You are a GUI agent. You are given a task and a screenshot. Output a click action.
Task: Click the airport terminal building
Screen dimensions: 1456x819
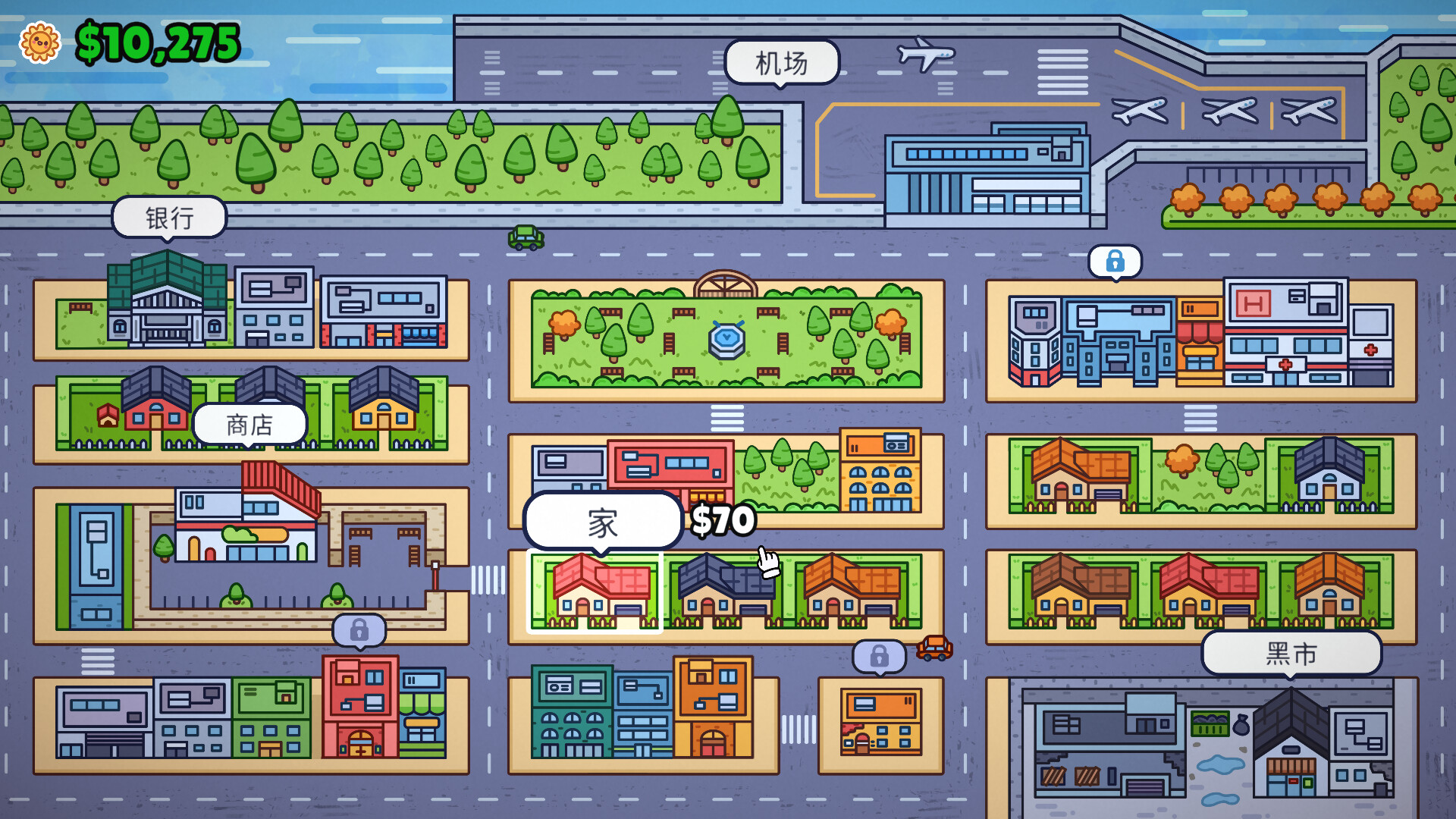click(x=986, y=171)
